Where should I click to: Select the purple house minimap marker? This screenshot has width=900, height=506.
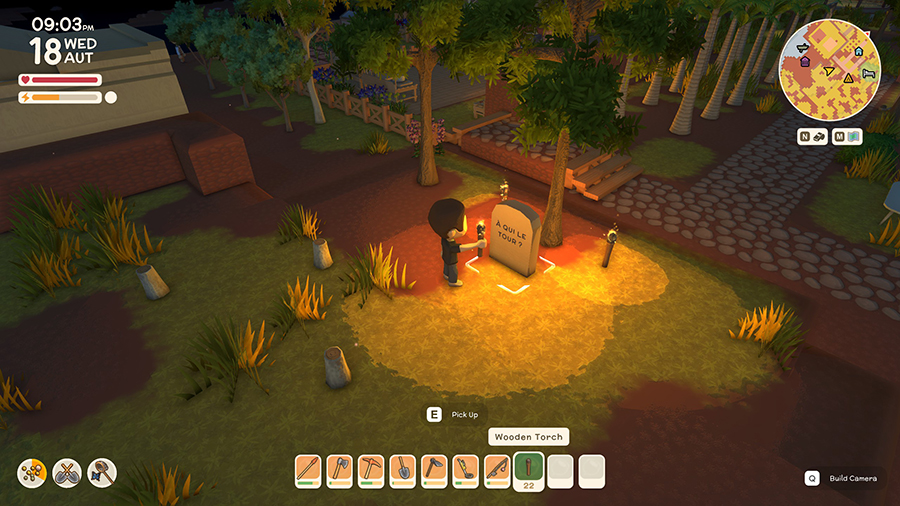coord(804,61)
